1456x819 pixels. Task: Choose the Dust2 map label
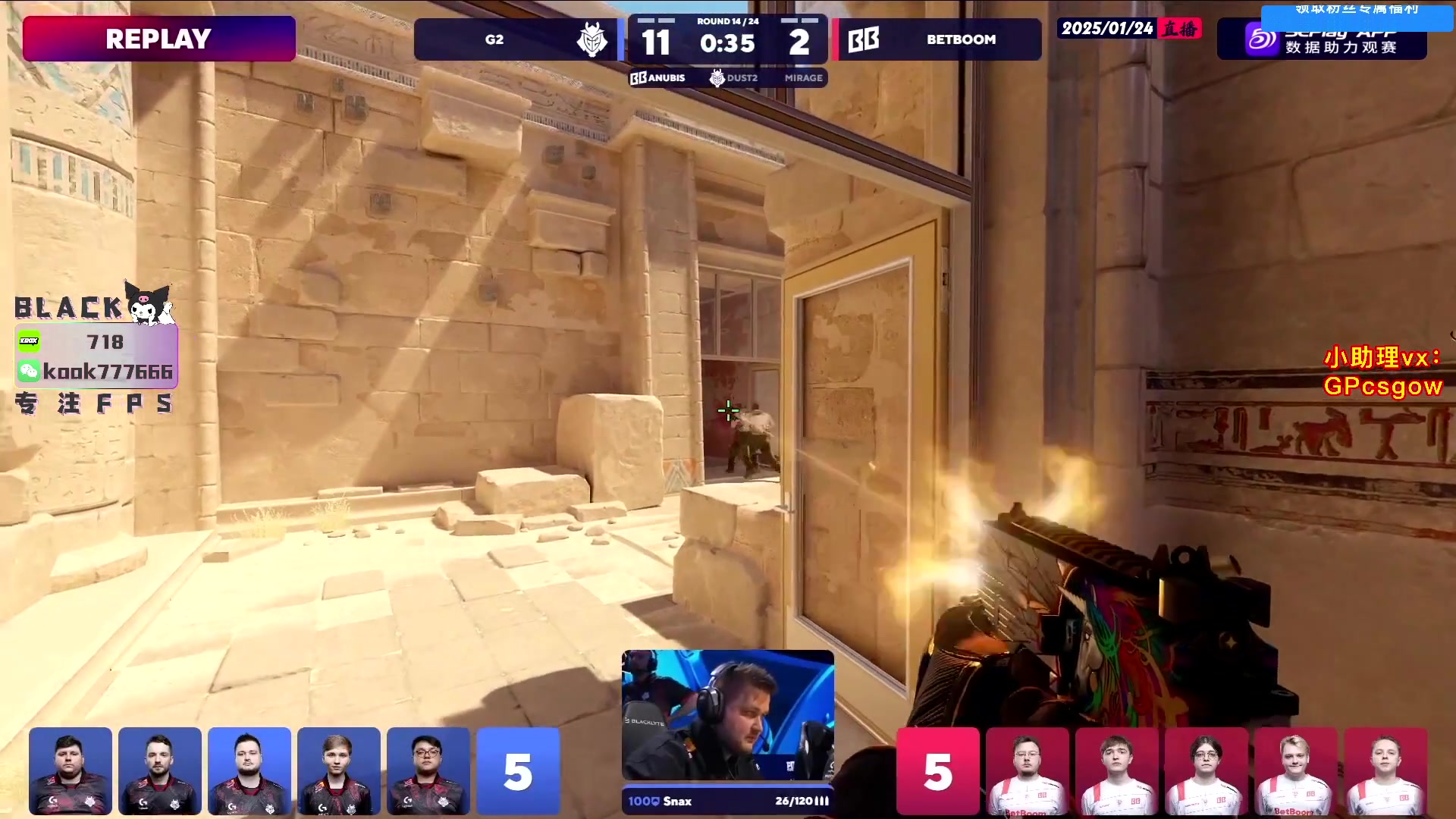point(734,78)
